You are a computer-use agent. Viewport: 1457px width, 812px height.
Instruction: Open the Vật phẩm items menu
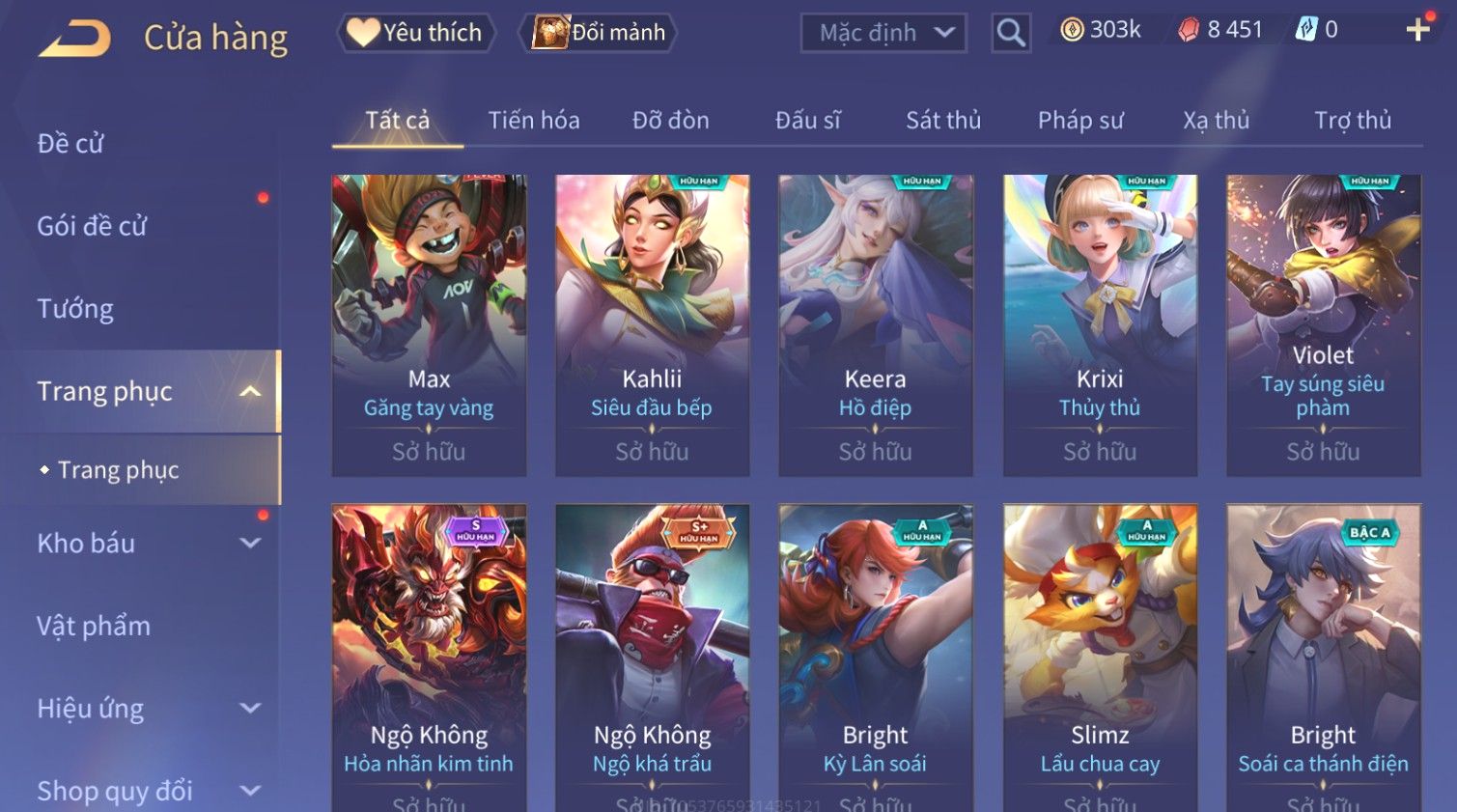coord(94,626)
